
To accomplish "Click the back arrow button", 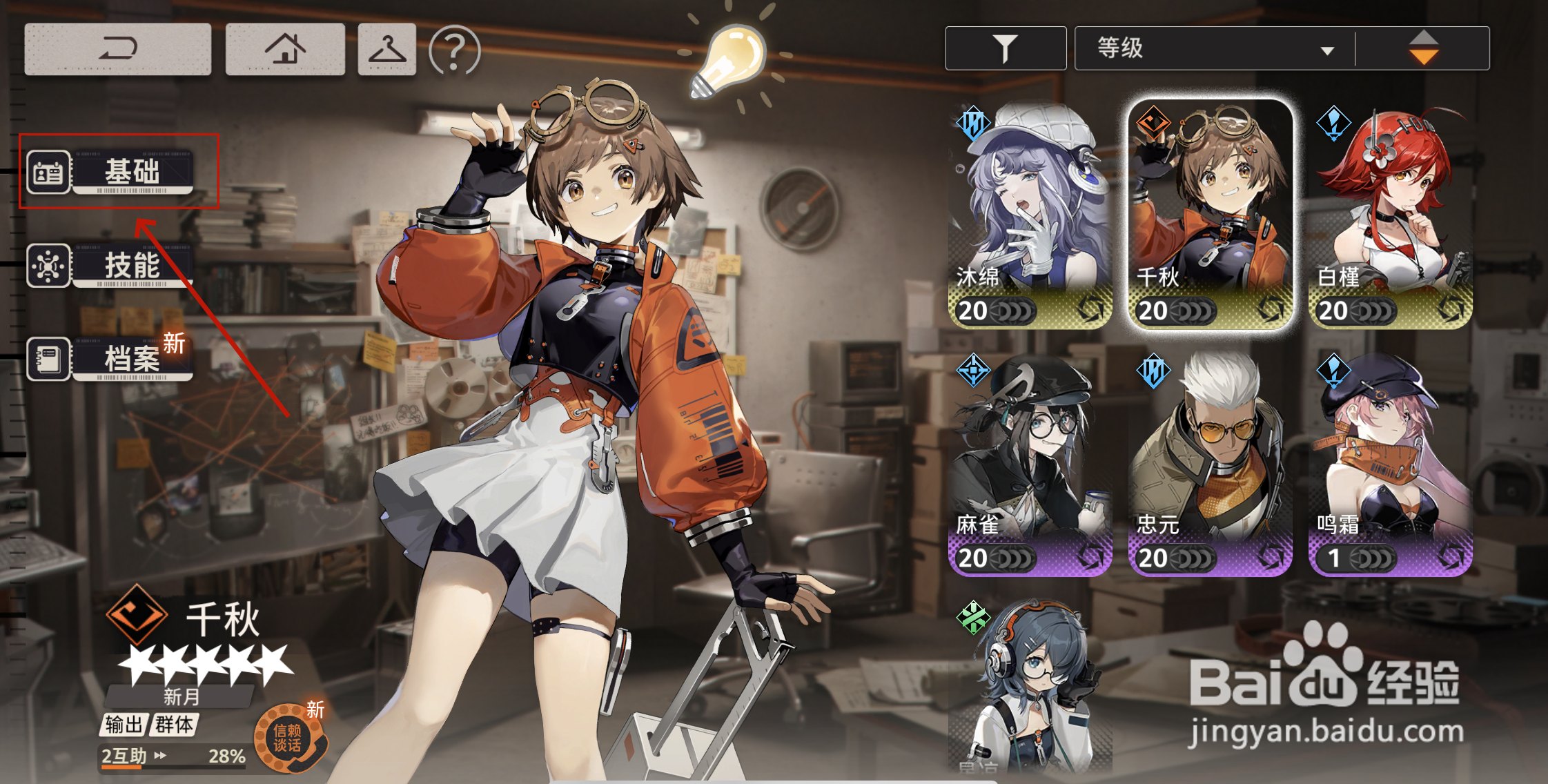I will click(x=117, y=49).
